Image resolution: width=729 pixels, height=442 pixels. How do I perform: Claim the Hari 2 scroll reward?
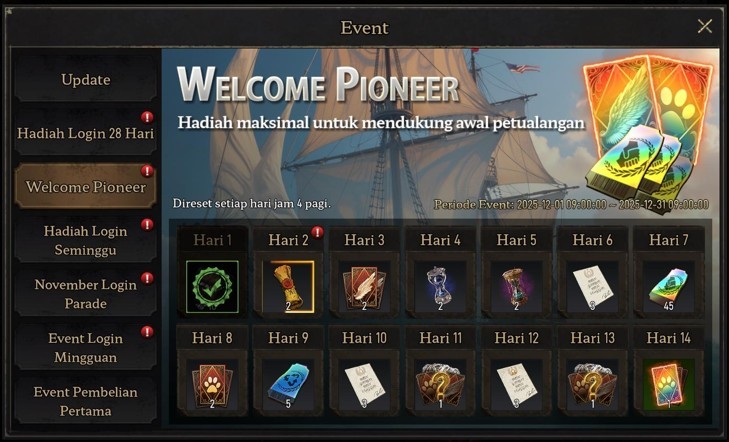[288, 286]
